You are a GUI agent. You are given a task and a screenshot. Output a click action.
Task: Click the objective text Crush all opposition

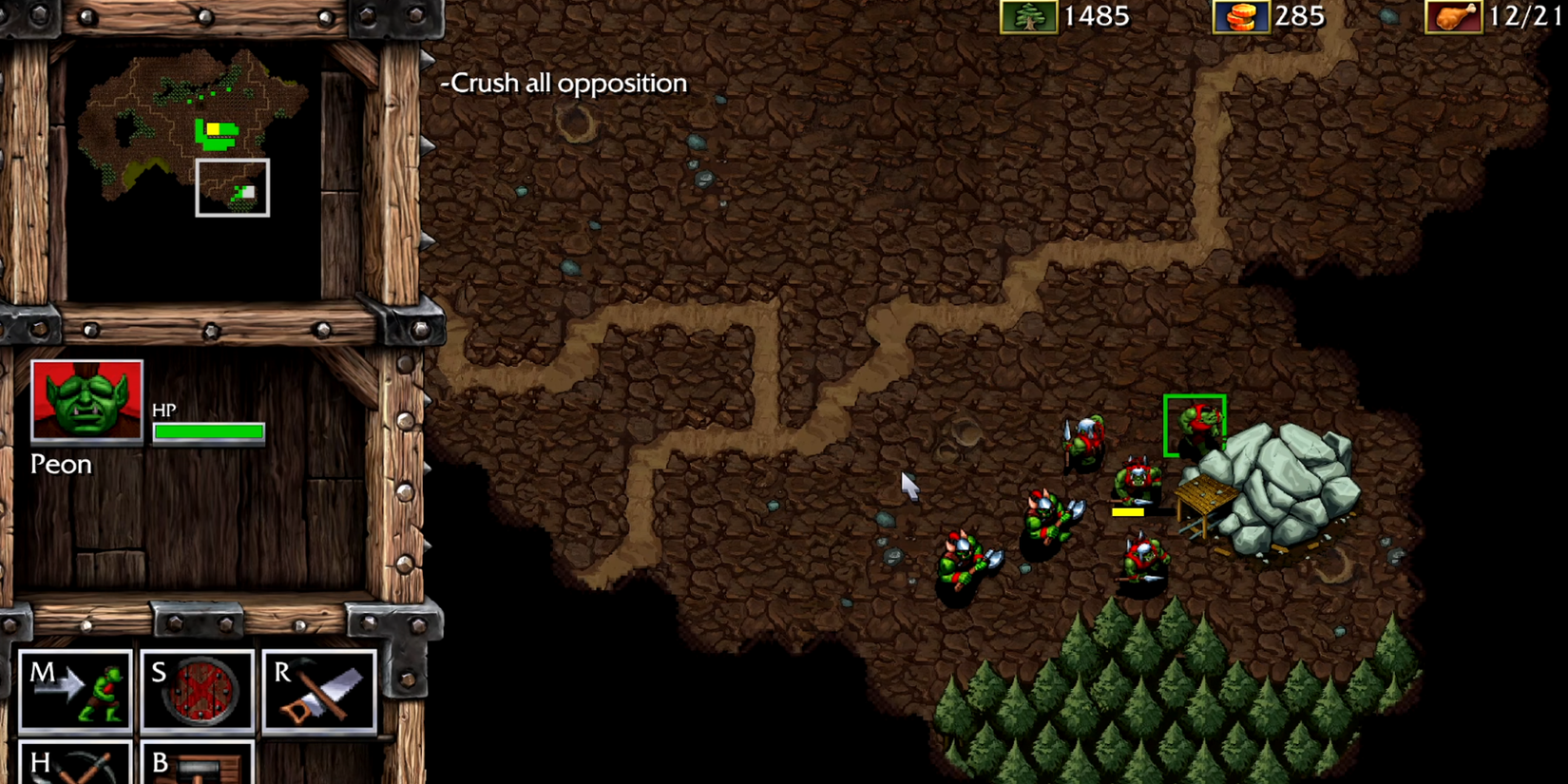(564, 83)
